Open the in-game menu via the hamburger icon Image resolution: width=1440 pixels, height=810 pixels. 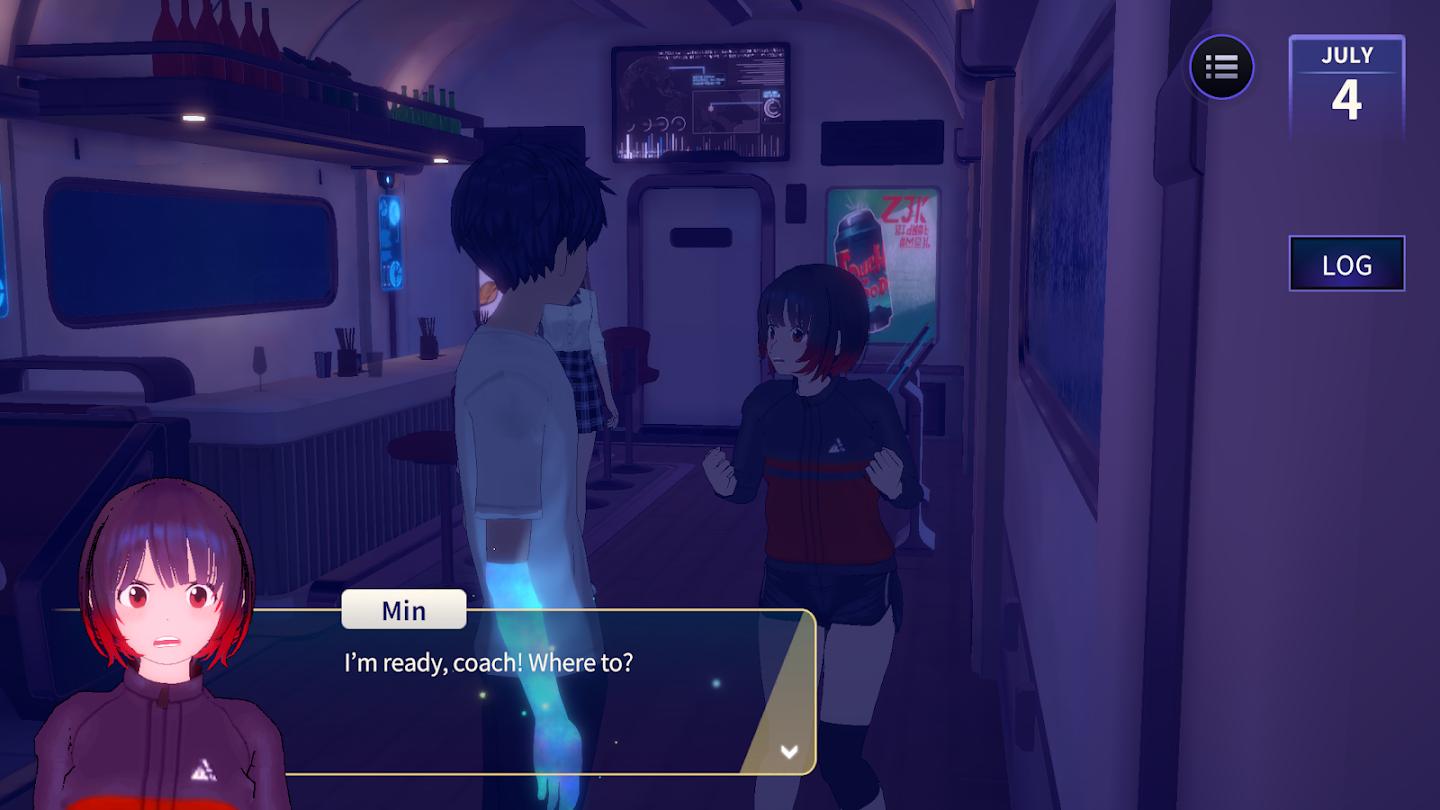pyautogui.click(x=1220, y=67)
